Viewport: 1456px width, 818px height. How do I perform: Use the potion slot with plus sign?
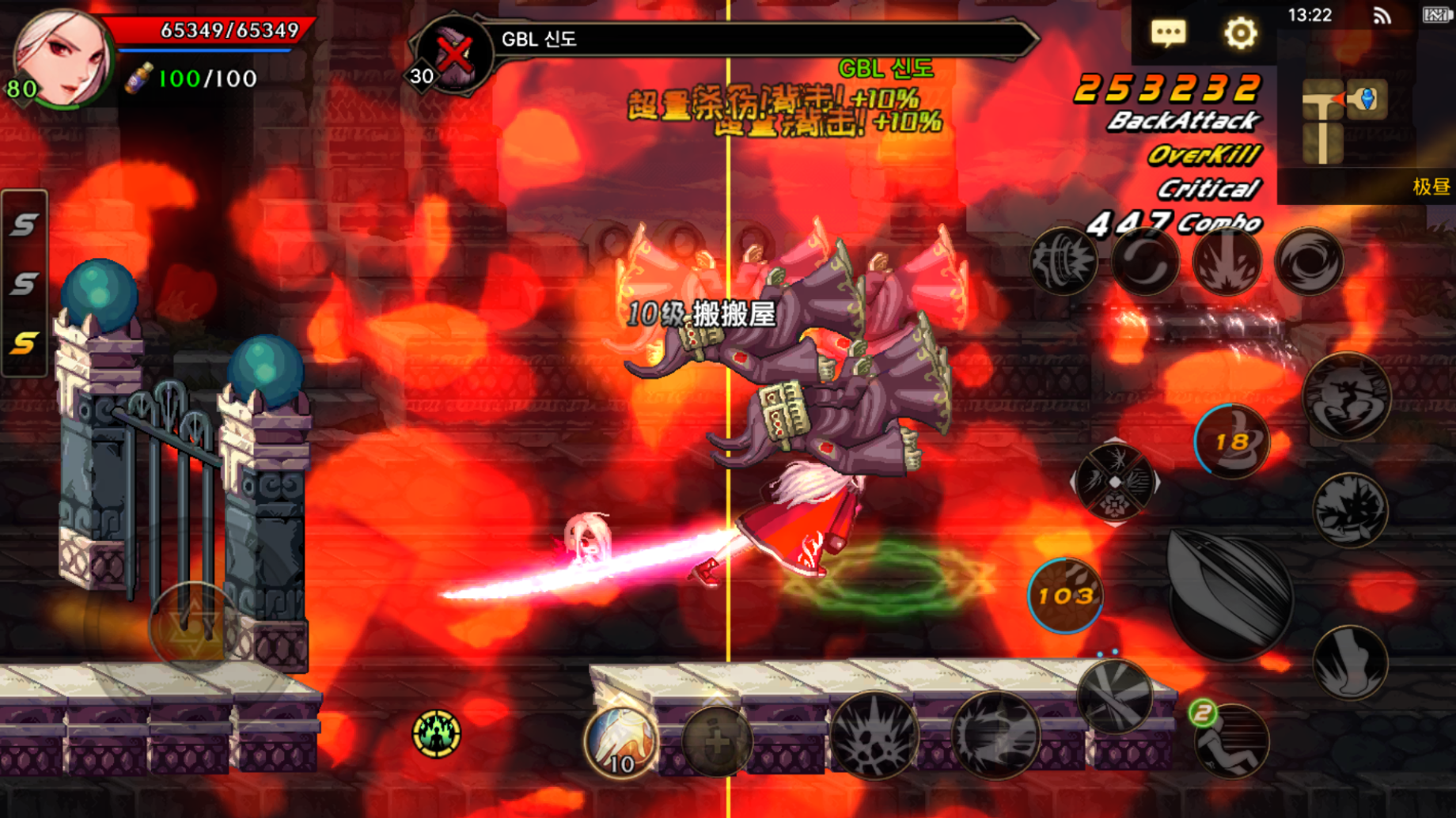click(x=717, y=741)
